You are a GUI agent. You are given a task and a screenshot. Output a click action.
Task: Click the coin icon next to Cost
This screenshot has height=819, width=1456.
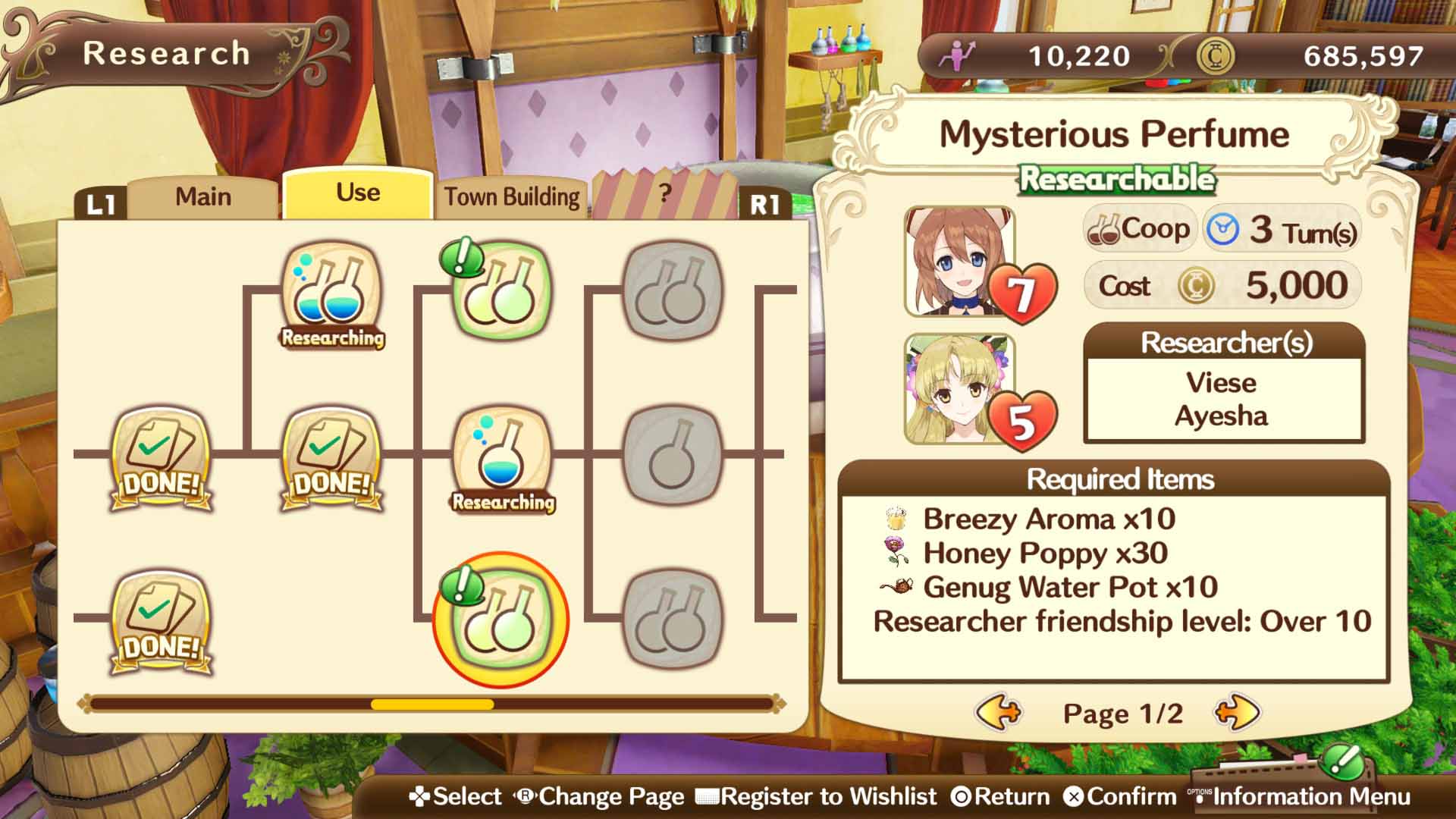tap(1195, 286)
